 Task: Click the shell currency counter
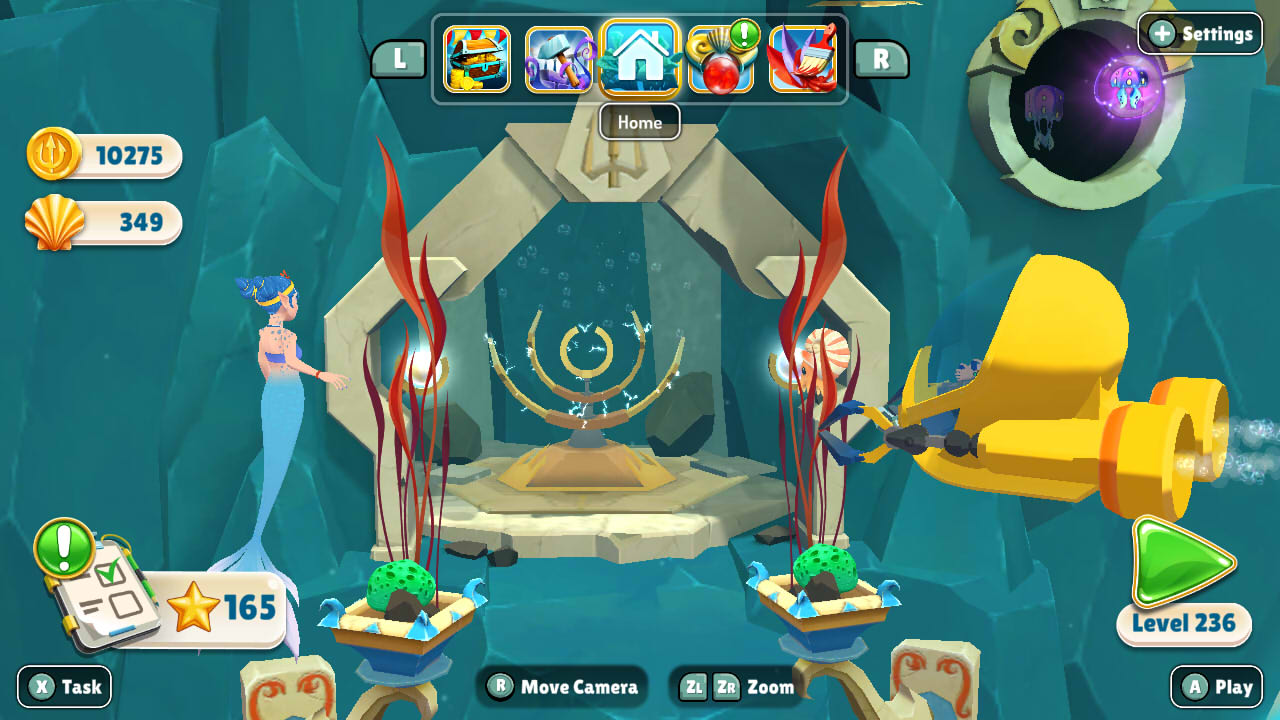coord(100,222)
